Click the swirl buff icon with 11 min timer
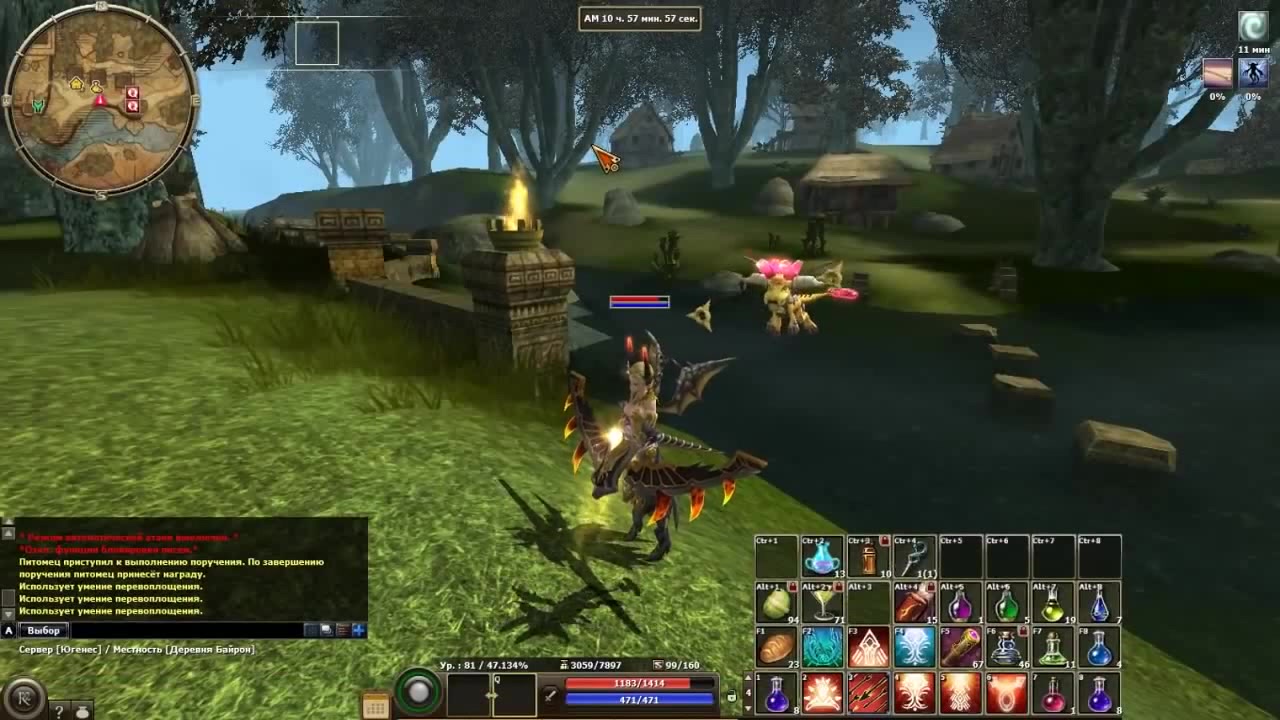Image resolution: width=1280 pixels, height=720 pixels. [x=1253, y=26]
